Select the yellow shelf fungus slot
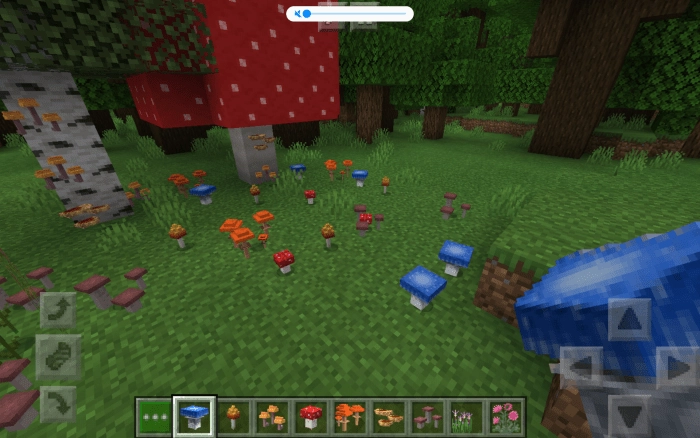Viewport: 700px width, 438px height. tap(388, 415)
